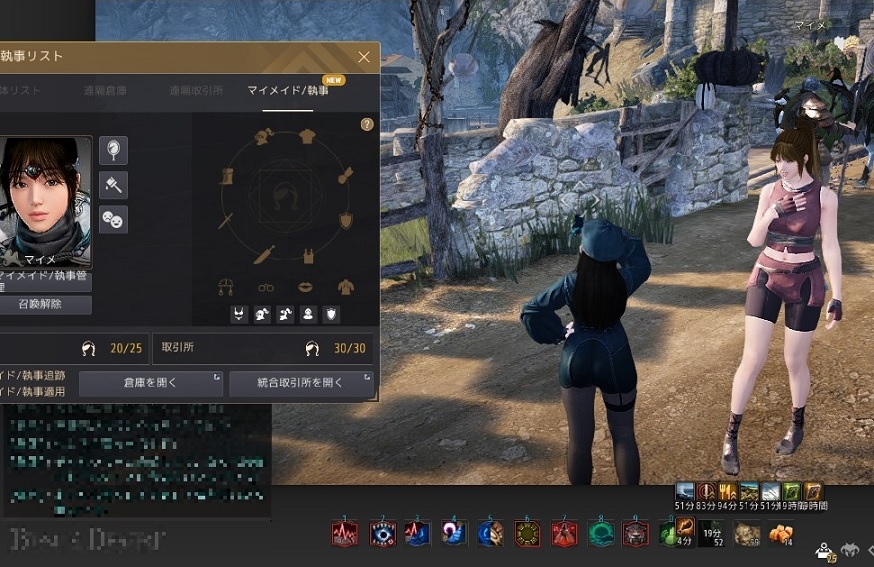The height and width of the screenshot is (567, 874).
Task: Click 統合取引所を開く button
Action: tap(301, 383)
